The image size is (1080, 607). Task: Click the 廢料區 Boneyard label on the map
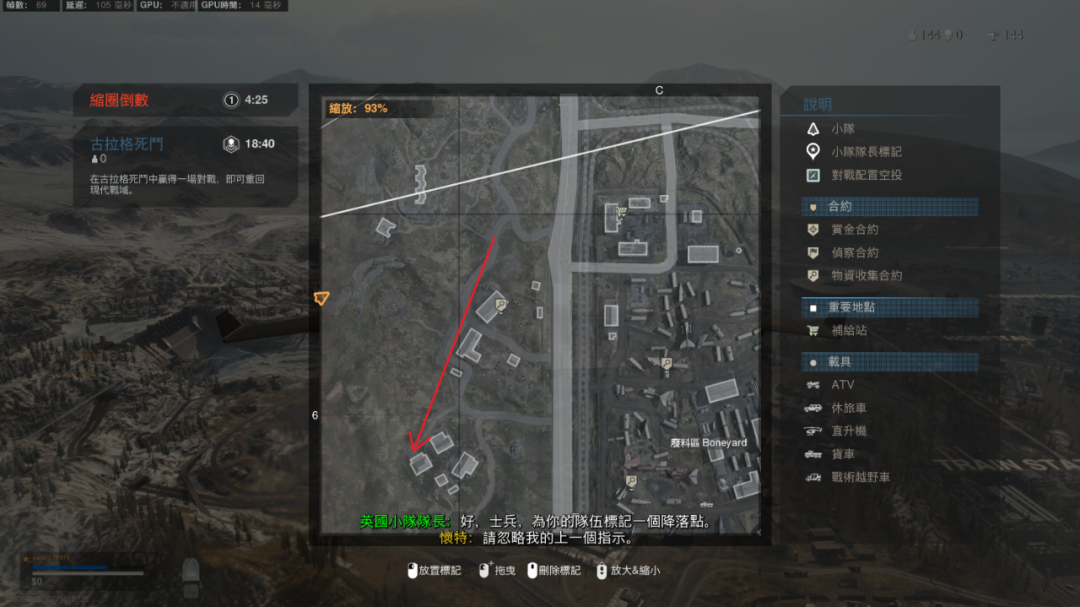[x=709, y=443]
